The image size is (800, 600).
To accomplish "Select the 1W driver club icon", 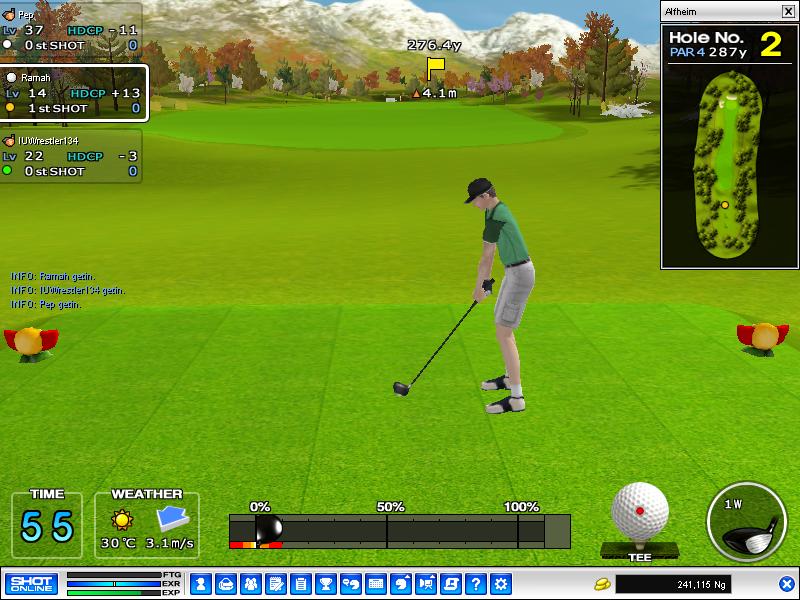I will point(747,524).
